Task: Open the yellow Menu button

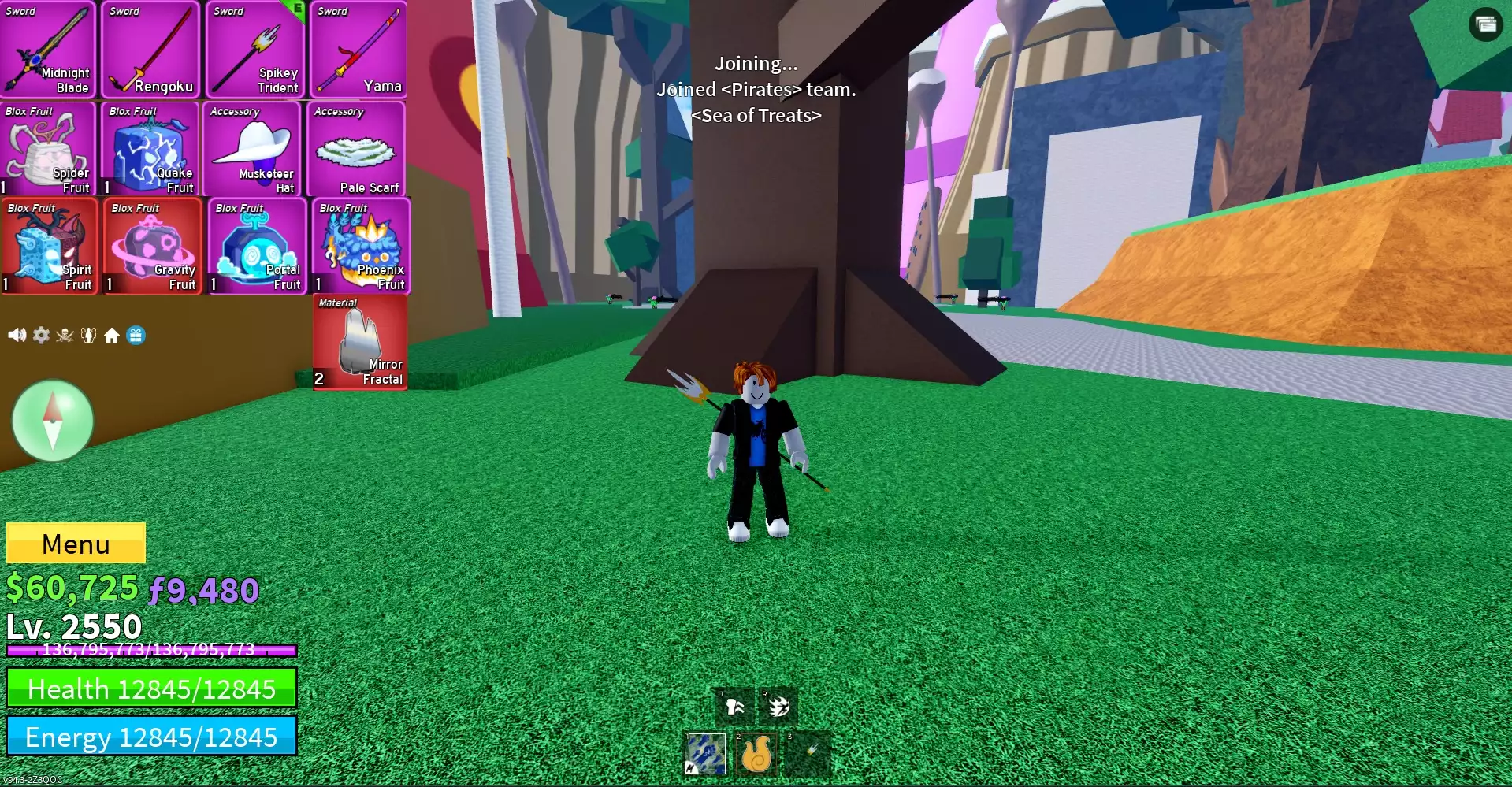Action: (76, 543)
